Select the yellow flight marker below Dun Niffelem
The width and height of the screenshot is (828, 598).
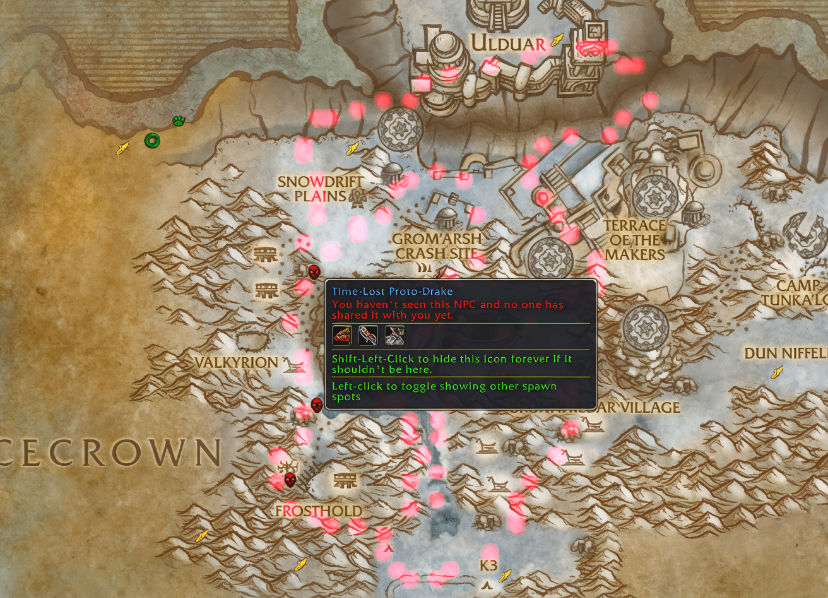click(x=776, y=372)
